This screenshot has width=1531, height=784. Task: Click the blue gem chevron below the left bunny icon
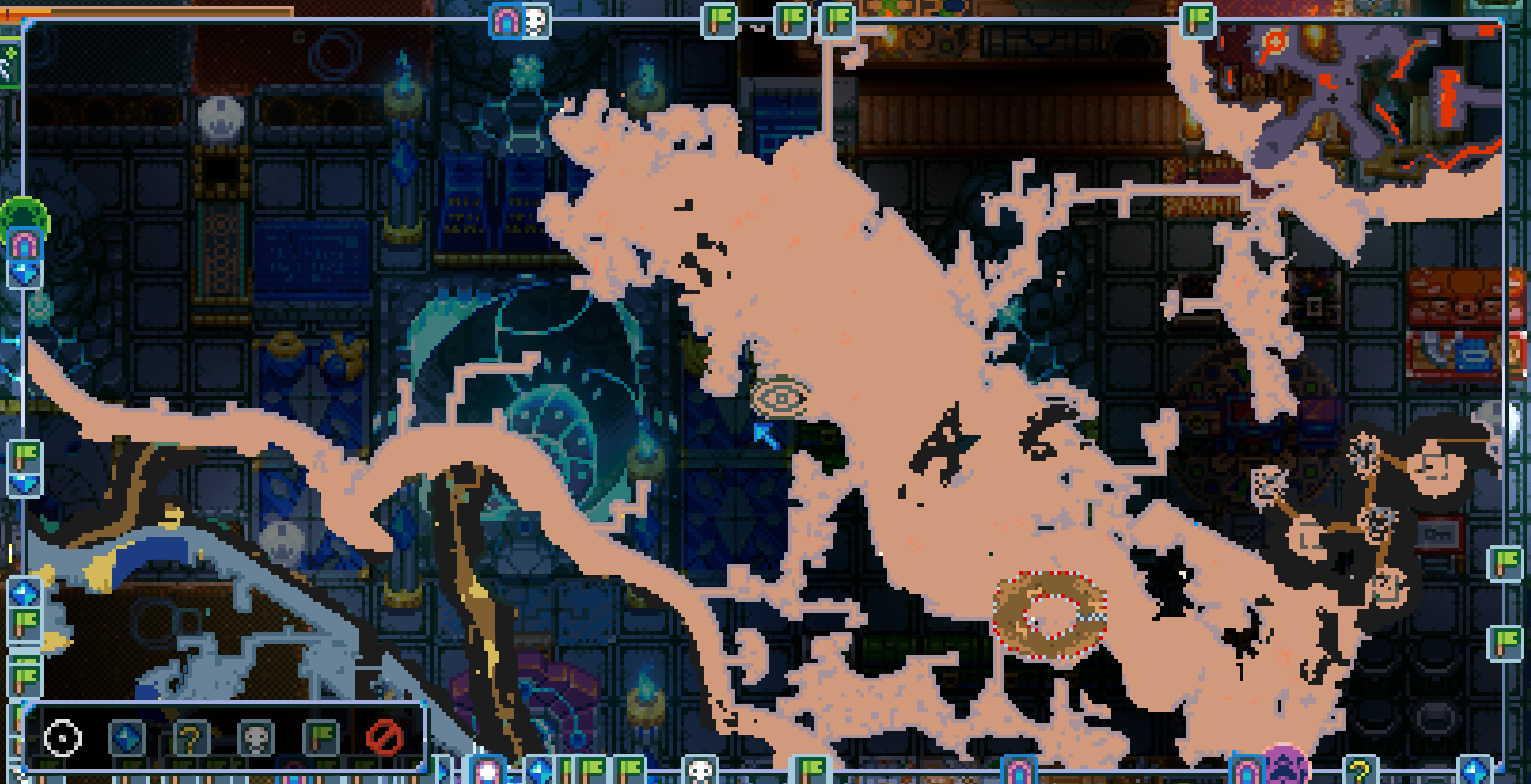click(21, 271)
